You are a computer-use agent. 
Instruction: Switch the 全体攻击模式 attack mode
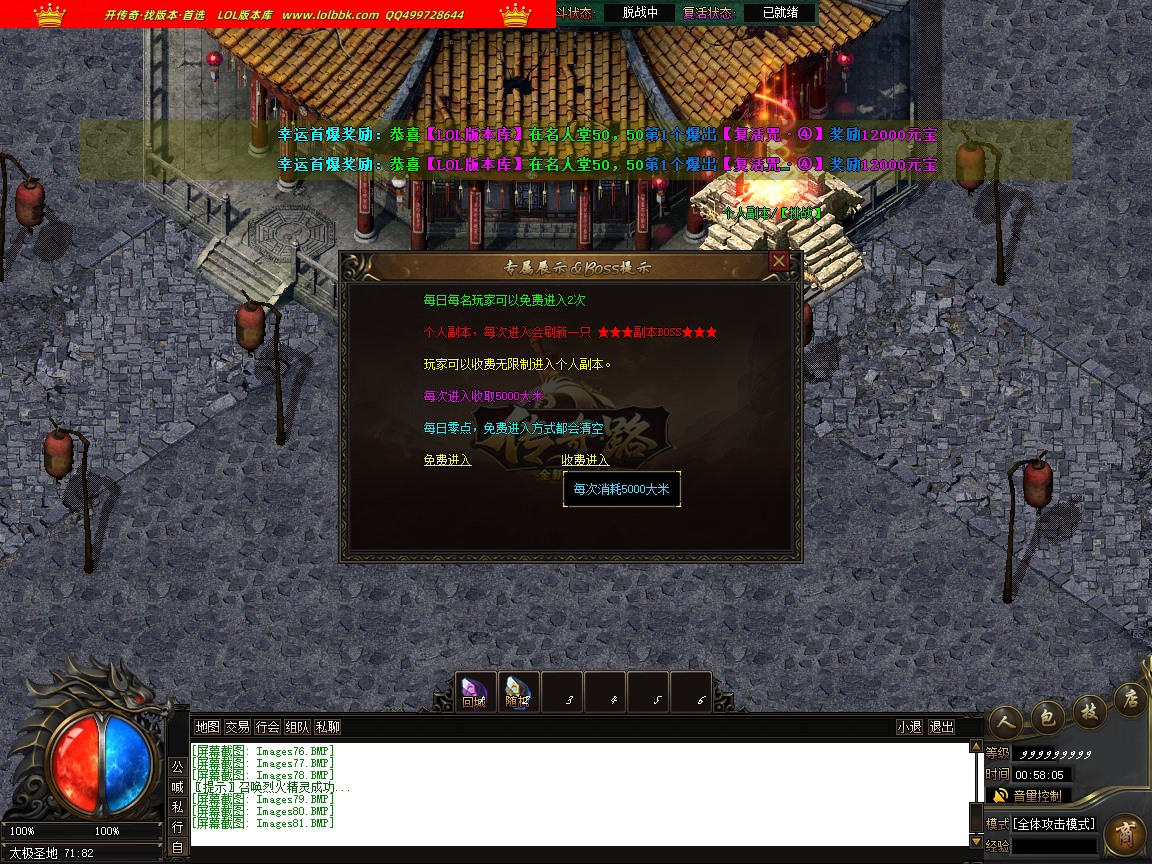coord(1054,824)
